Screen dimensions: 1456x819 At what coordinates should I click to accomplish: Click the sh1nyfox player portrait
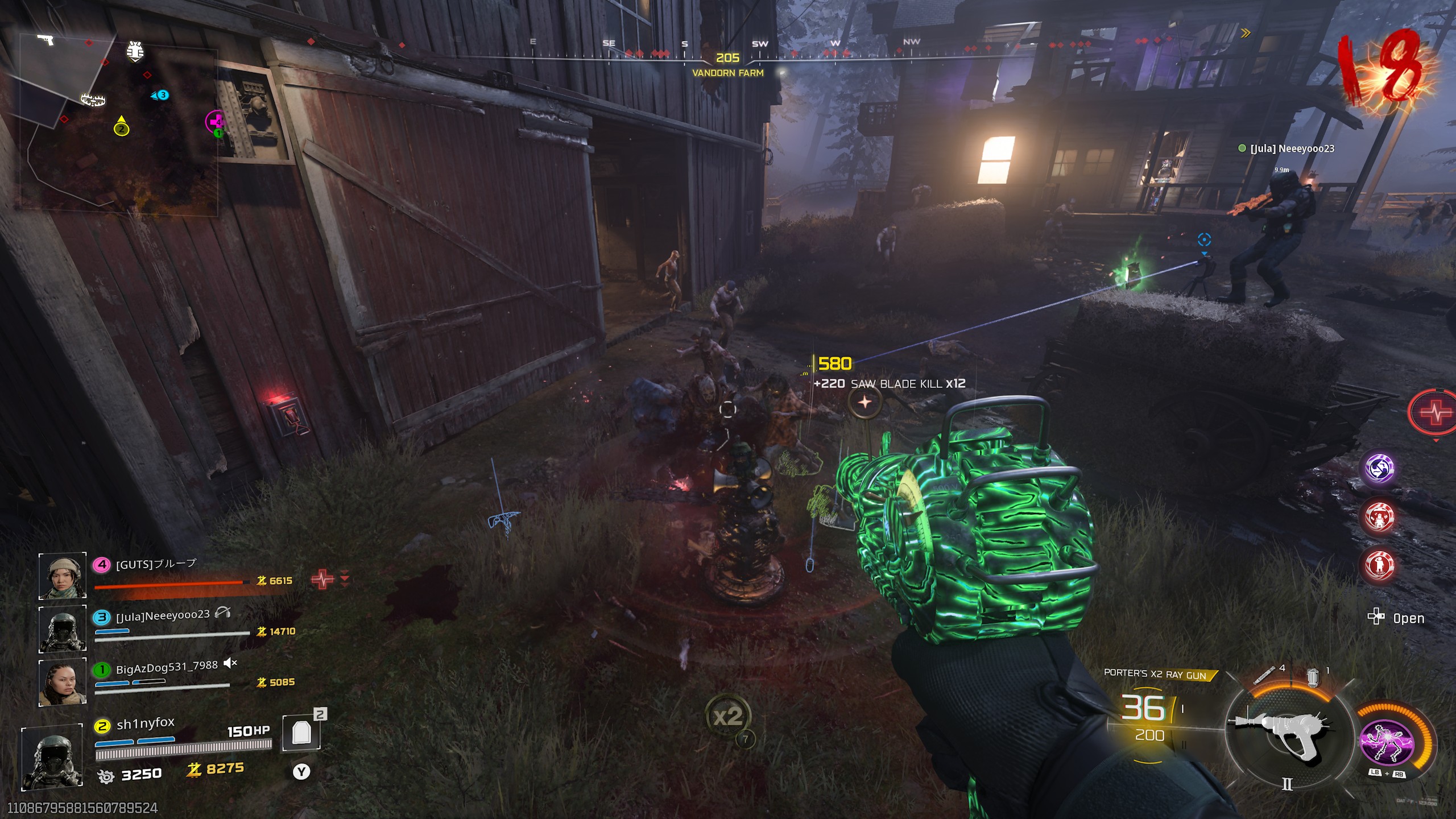(52, 756)
